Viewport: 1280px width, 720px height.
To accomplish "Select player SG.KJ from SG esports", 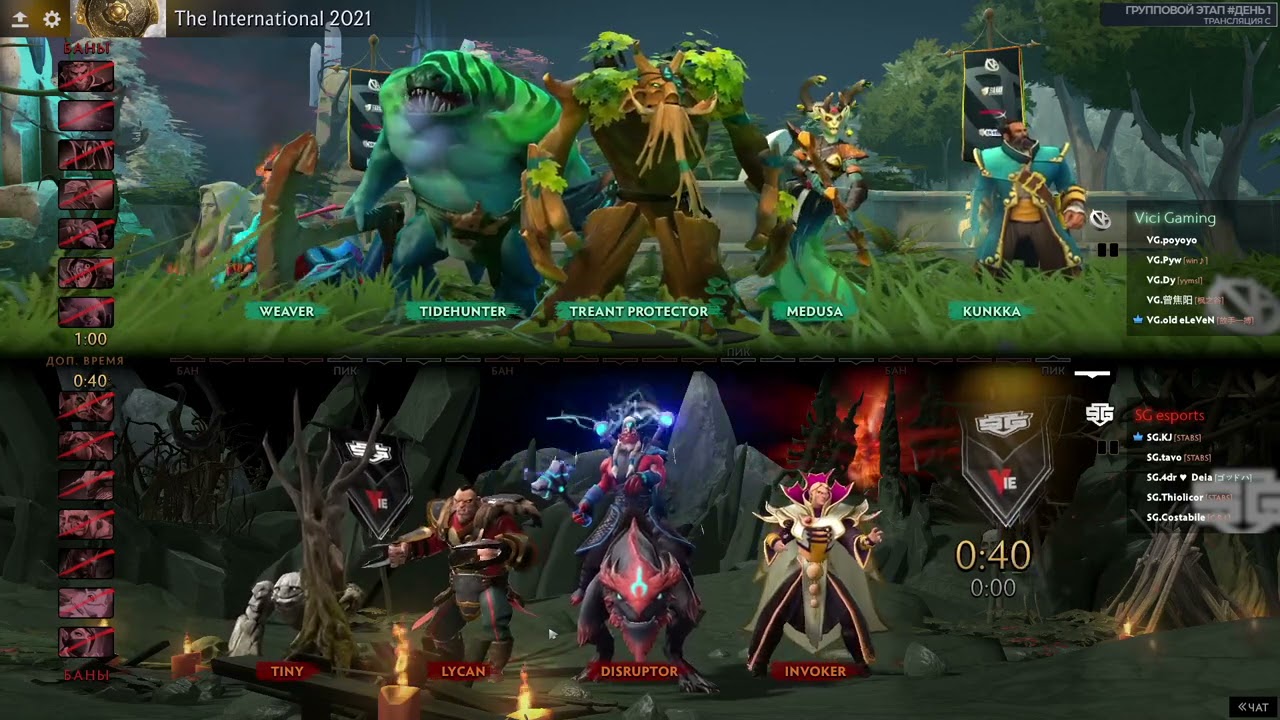I will (1159, 437).
